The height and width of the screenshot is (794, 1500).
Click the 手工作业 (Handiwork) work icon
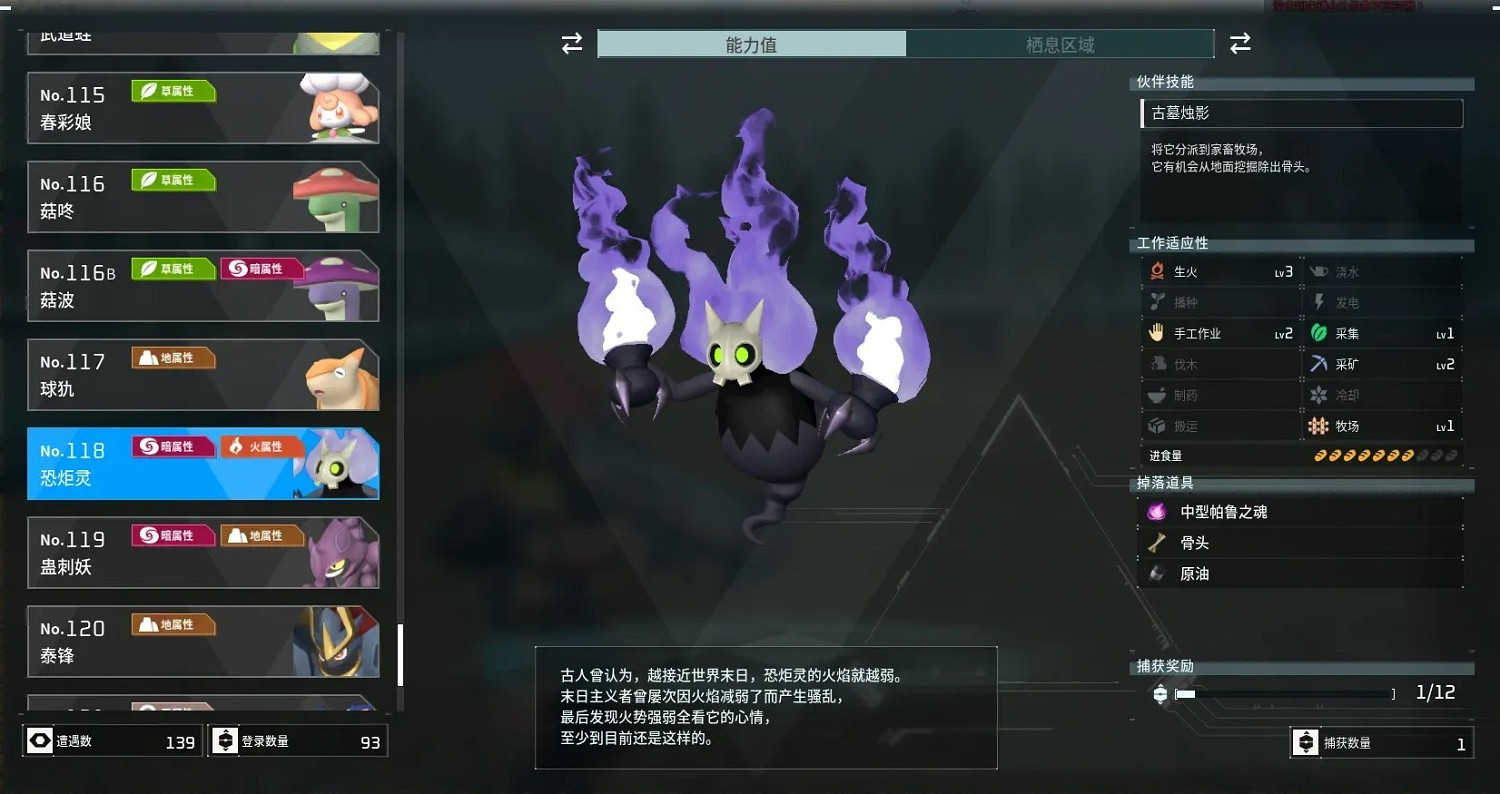click(x=1157, y=332)
